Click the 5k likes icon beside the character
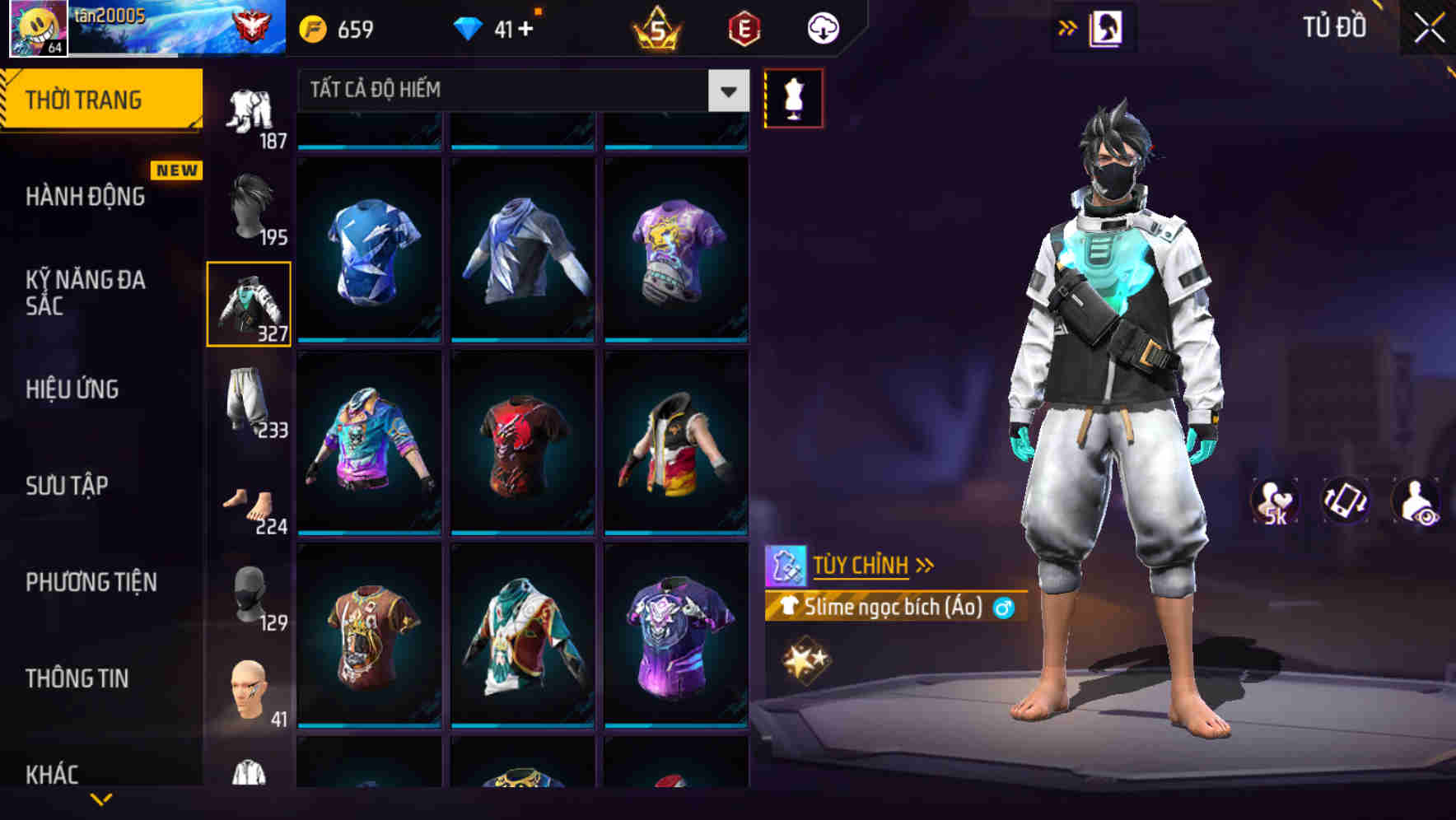 (x=1272, y=501)
